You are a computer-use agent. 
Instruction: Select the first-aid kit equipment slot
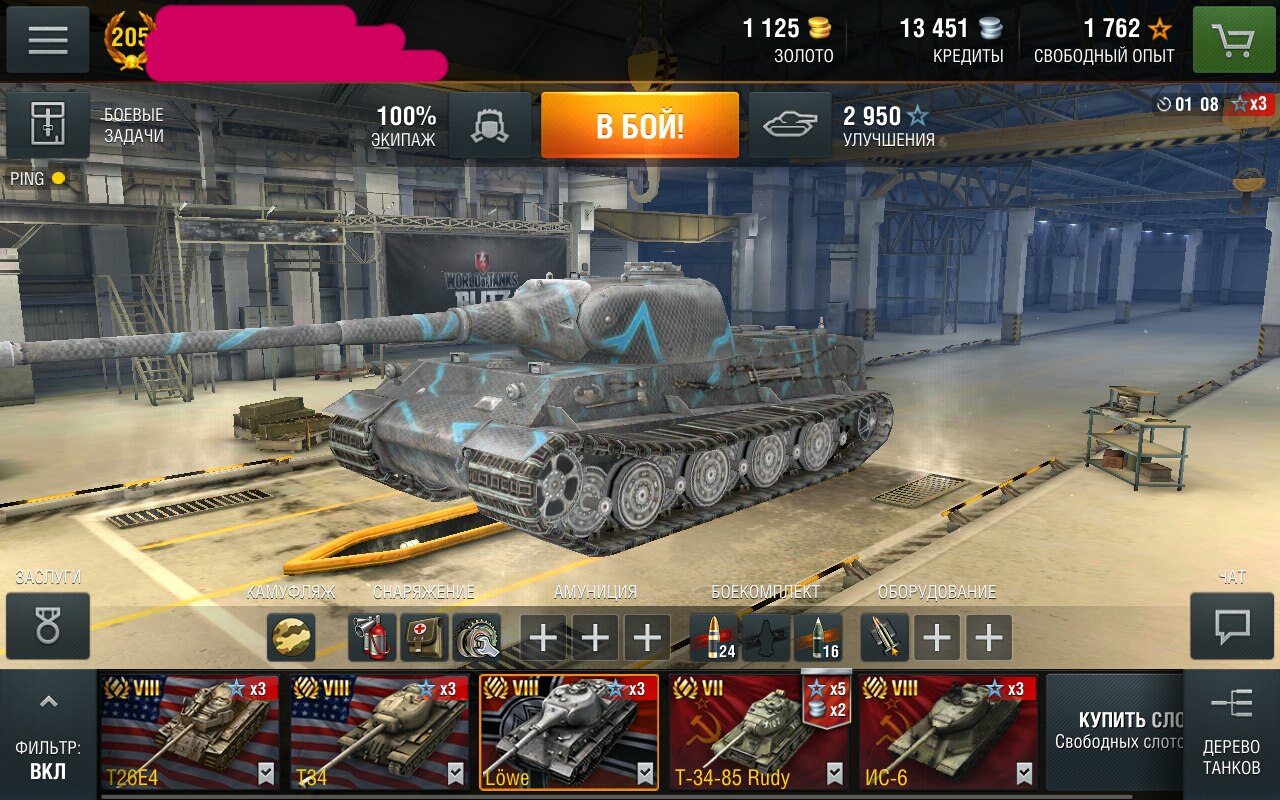click(x=424, y=638)
